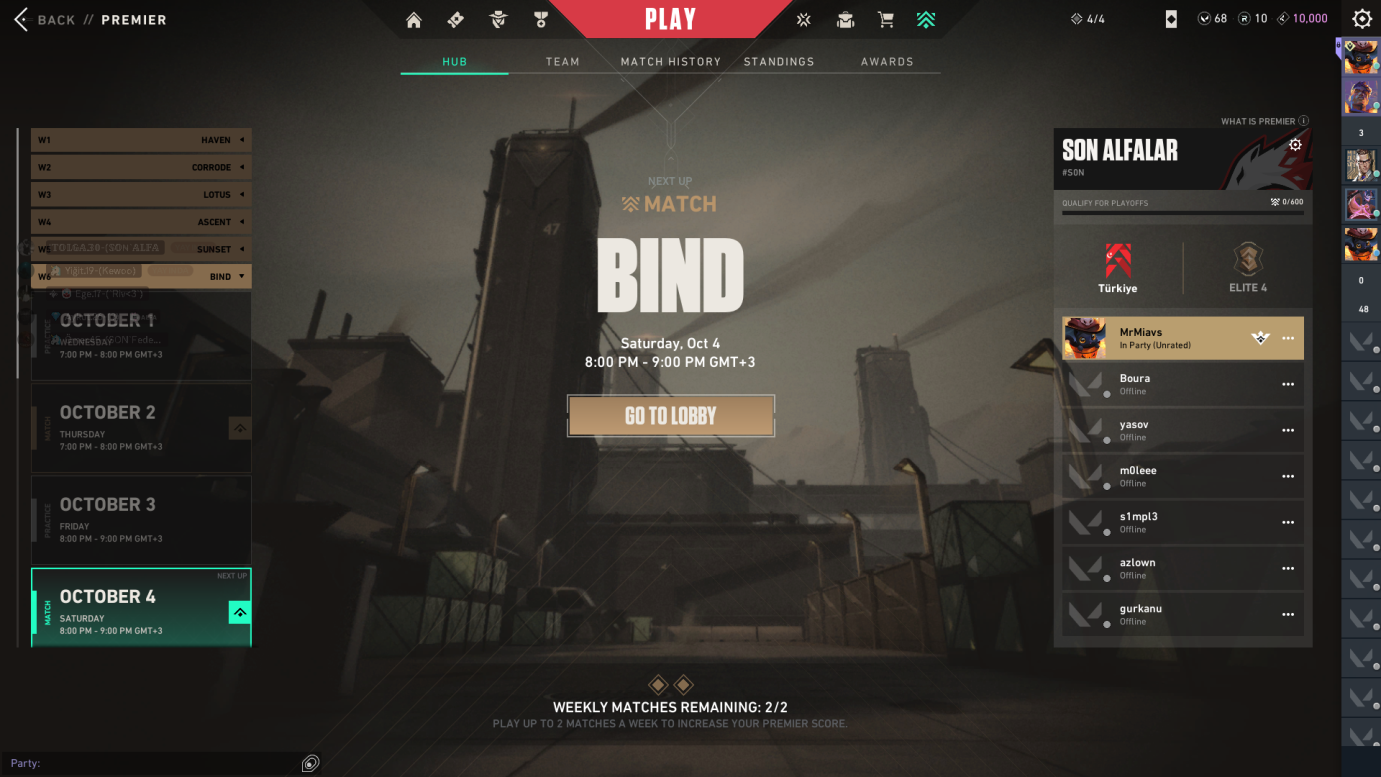The image size is (1381, 777).
Task: Open the main settings gear
Action: [x=1362, y=19]
